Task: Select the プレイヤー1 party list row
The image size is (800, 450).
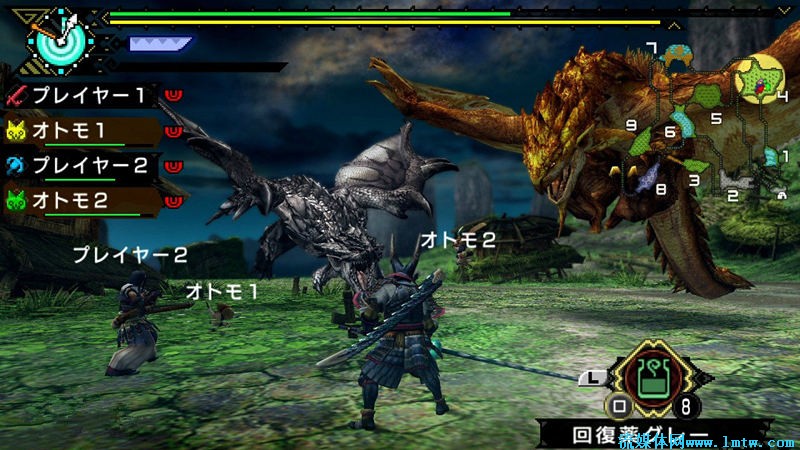Action: pos(90,97)
